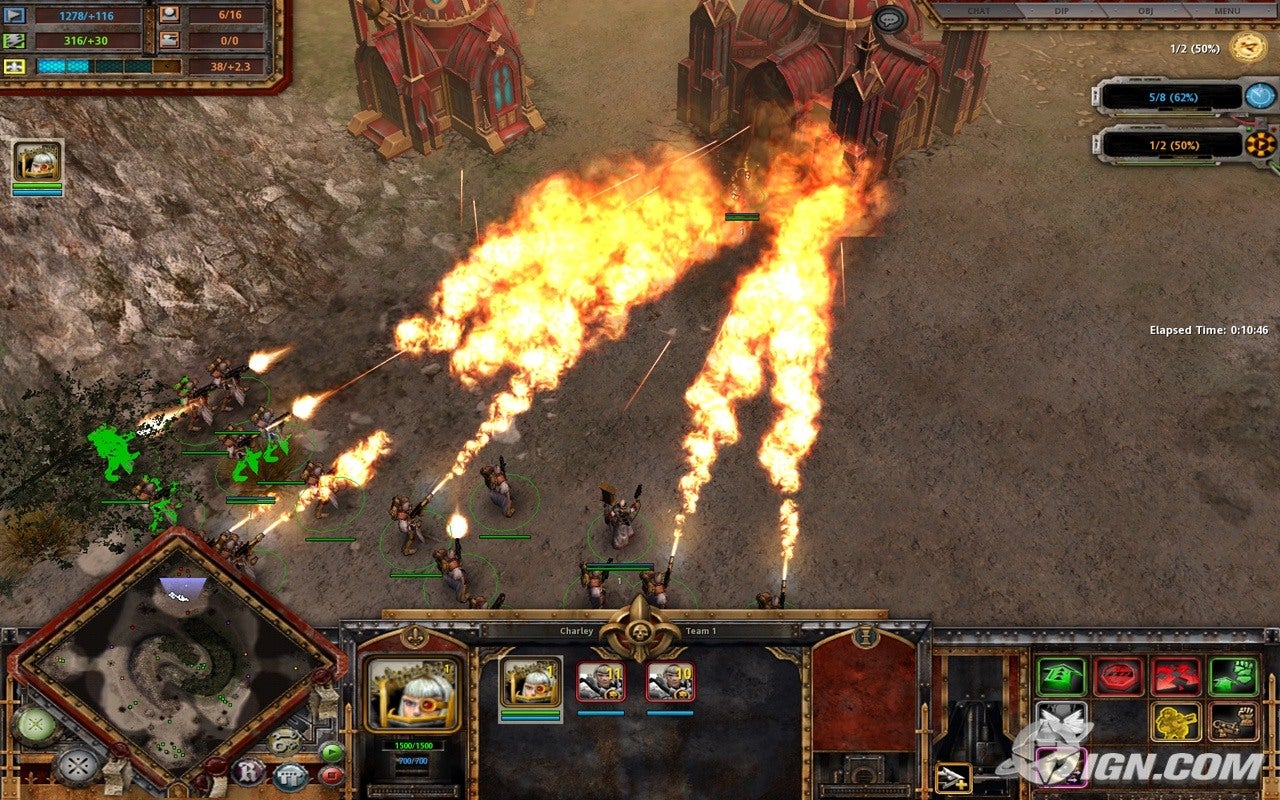Viewport: 1280px width, 800px height.
Task: Click the yellow soldier command icon
Action: click(x=1176, y=721)
